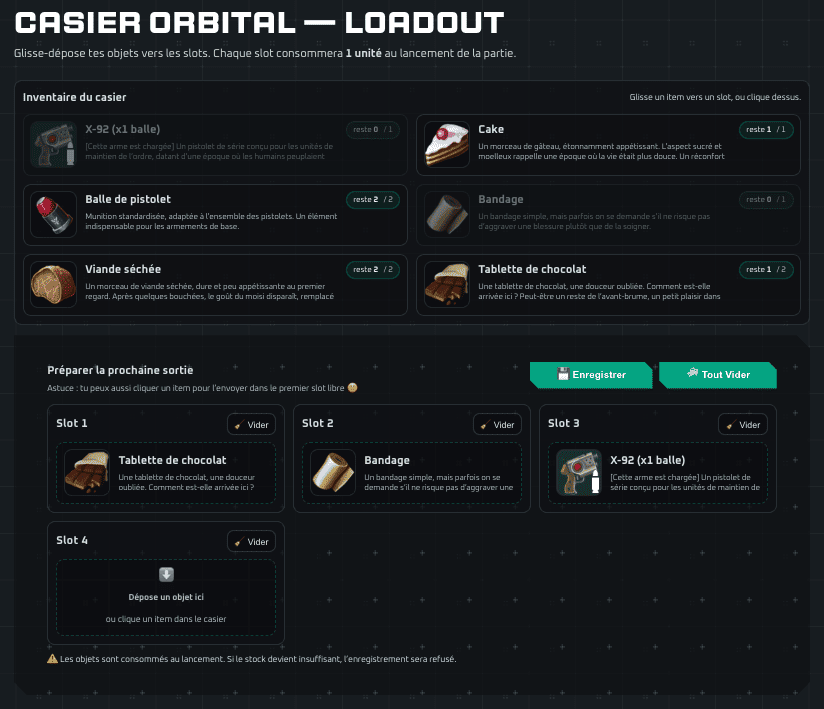Screen dimensions: 824x709
Task: Select the Cake item in the inventory
Action: point(608,145)
